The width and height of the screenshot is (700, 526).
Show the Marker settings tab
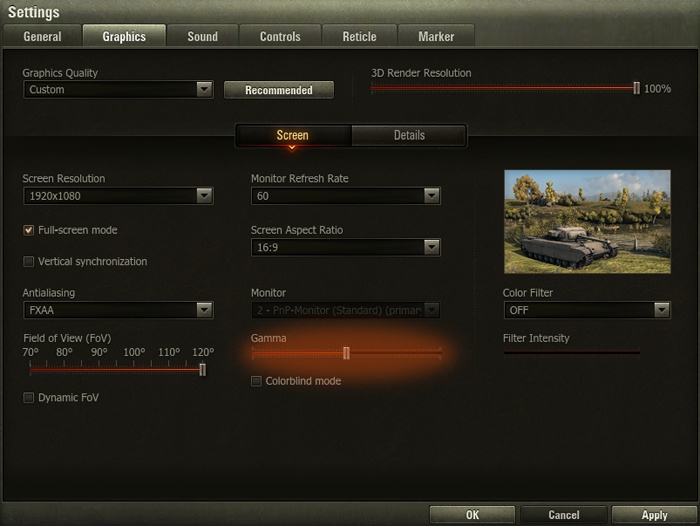tap(435, 37)
